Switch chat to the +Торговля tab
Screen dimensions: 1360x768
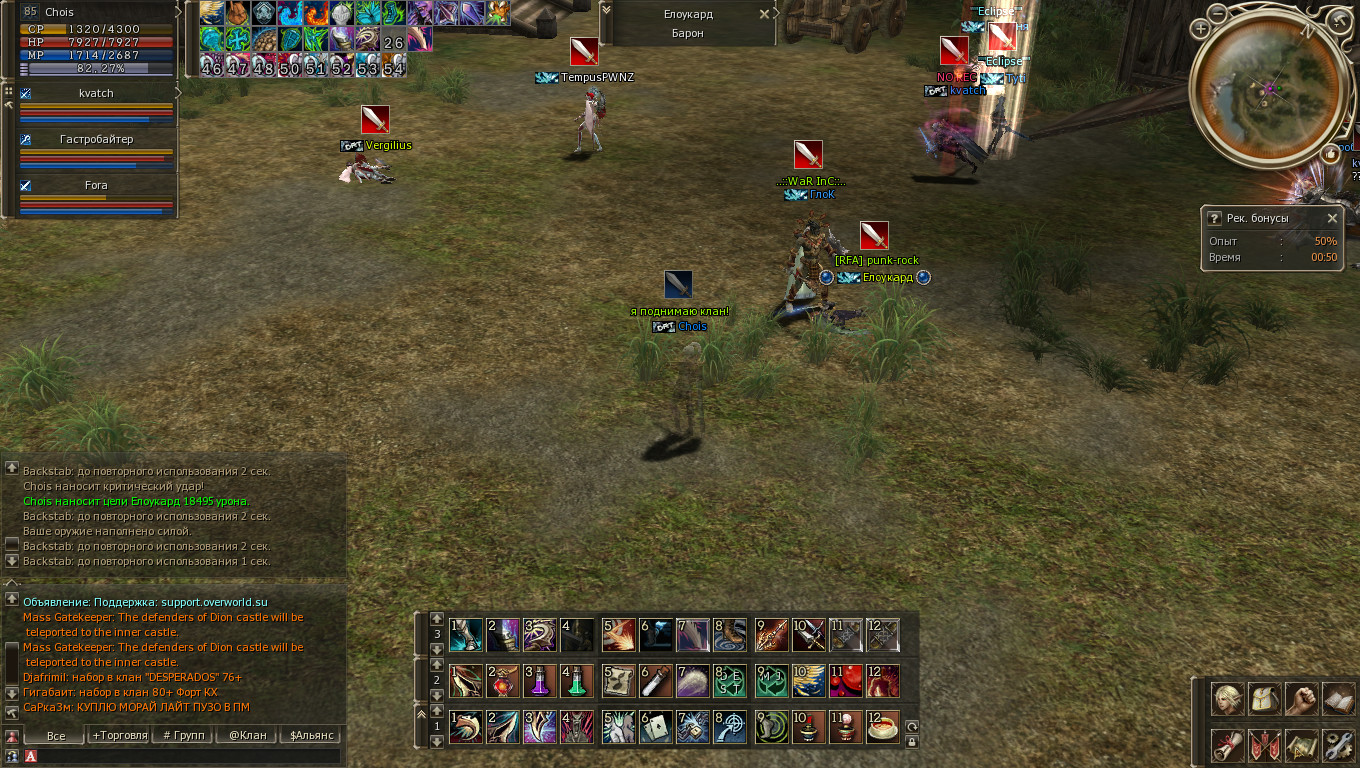pyautogui.click(x=119, y=736)
